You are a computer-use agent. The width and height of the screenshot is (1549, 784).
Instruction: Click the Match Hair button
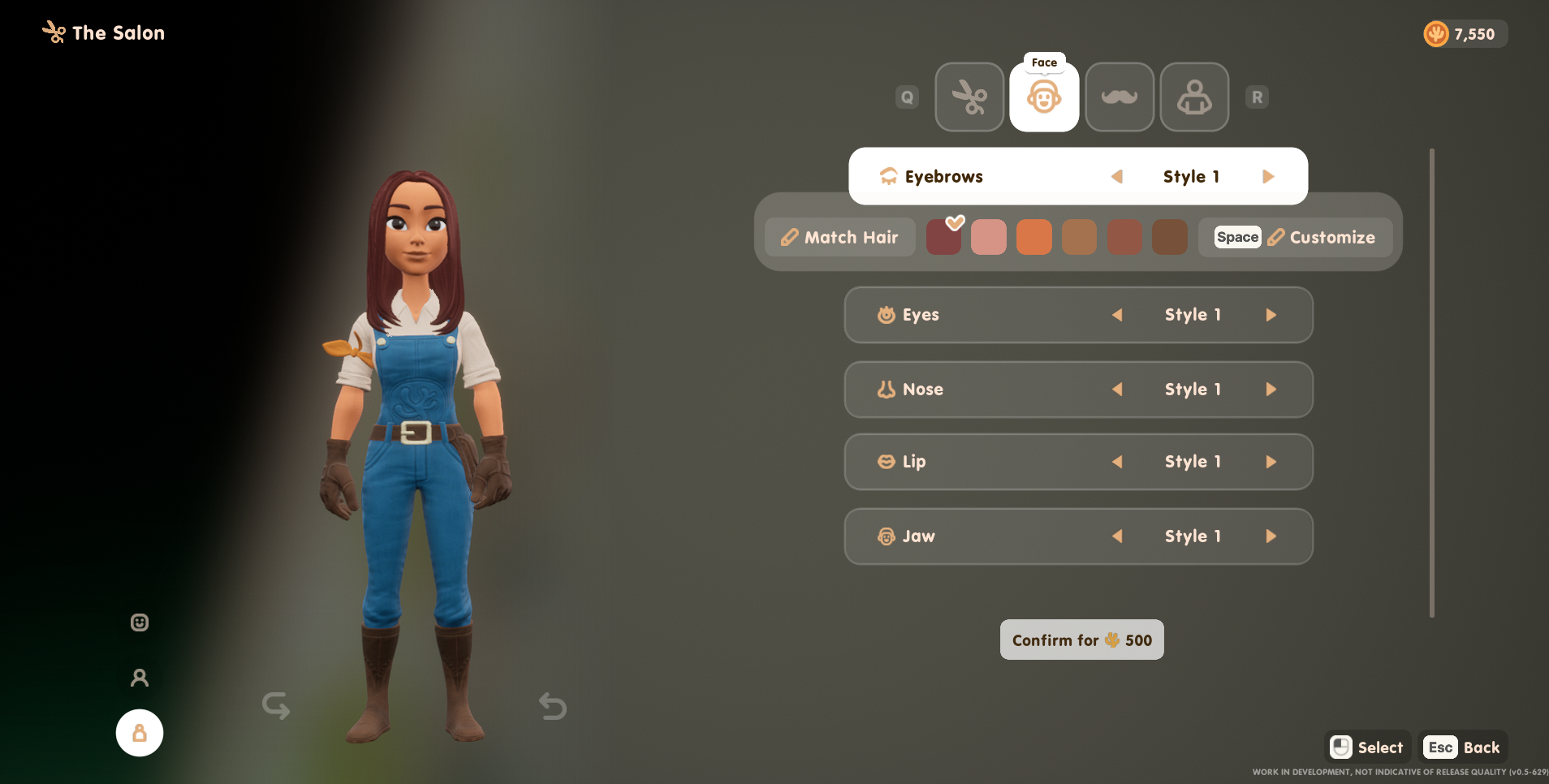coord(840,238)
